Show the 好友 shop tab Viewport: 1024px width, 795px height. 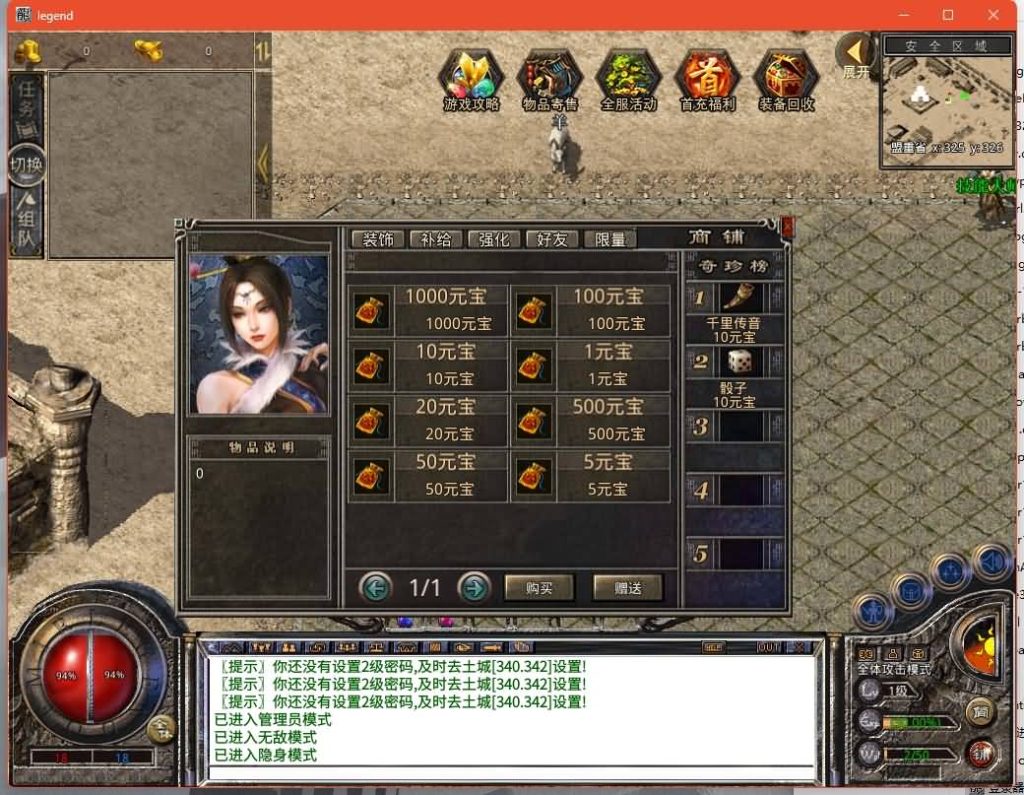tap(552, 239)
